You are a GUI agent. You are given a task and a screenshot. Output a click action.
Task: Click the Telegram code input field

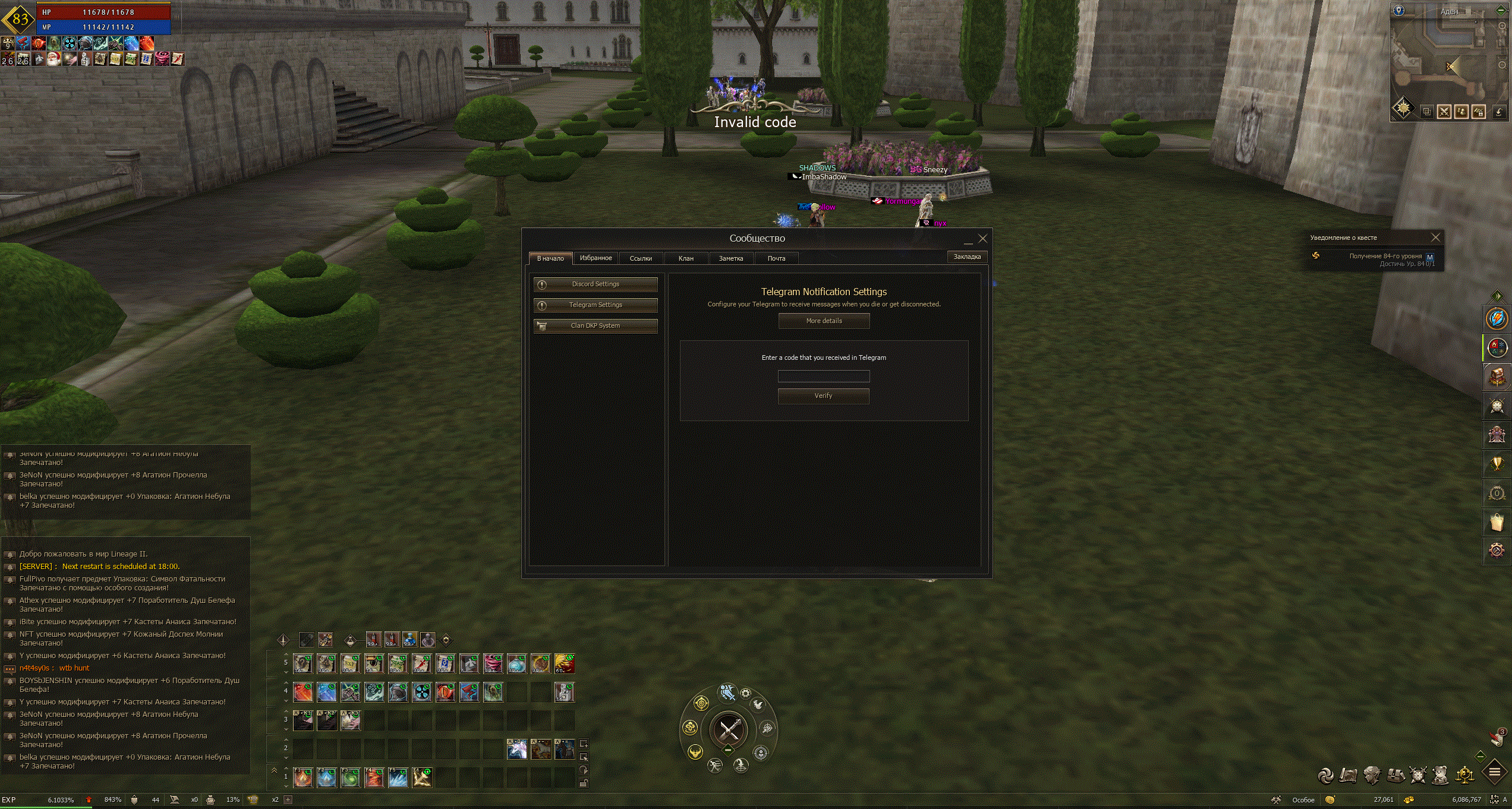click(824, 376)
